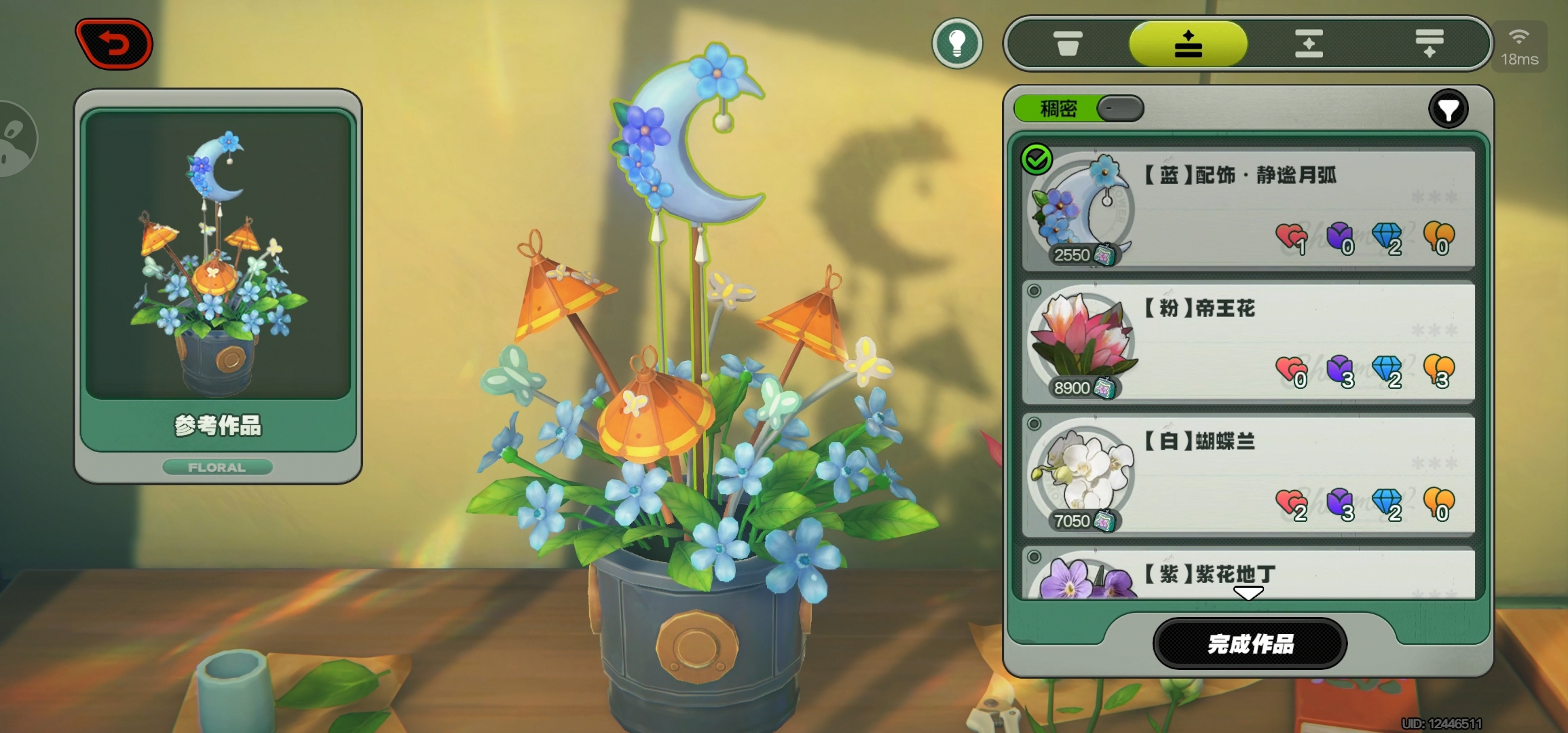Switch to the flowerpot tab
Image resolution: width=1568 pixels, height=733 pixels.
coord(1068,44)
